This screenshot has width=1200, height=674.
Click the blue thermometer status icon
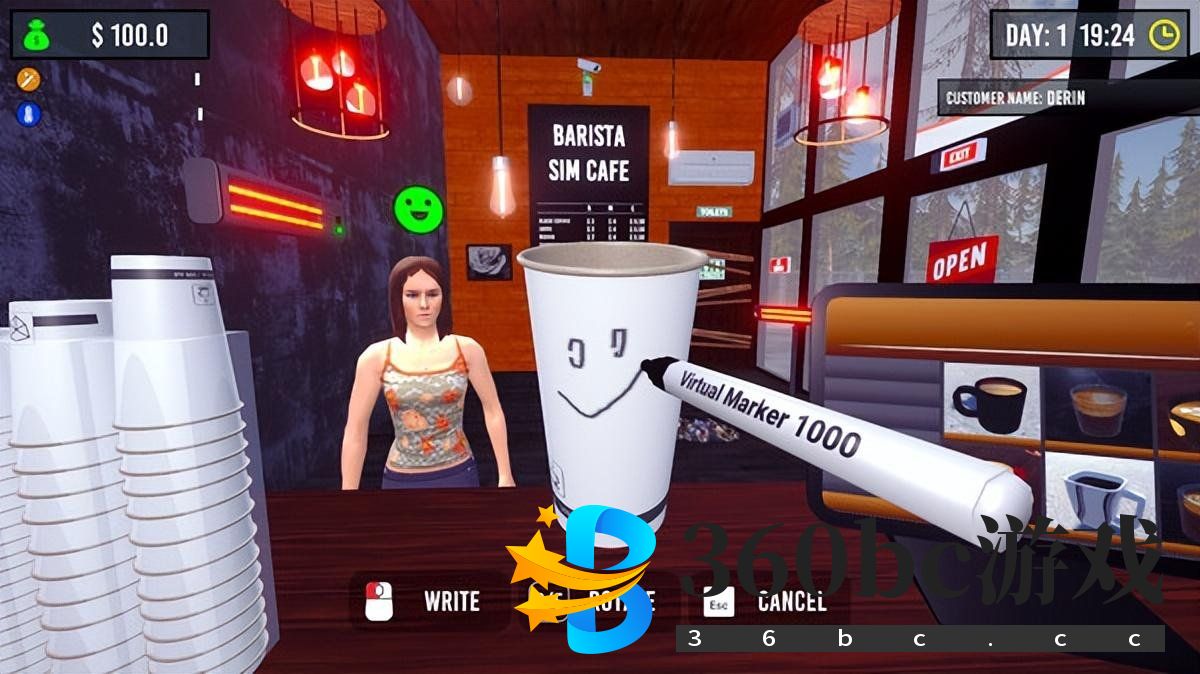click(28, 113)
